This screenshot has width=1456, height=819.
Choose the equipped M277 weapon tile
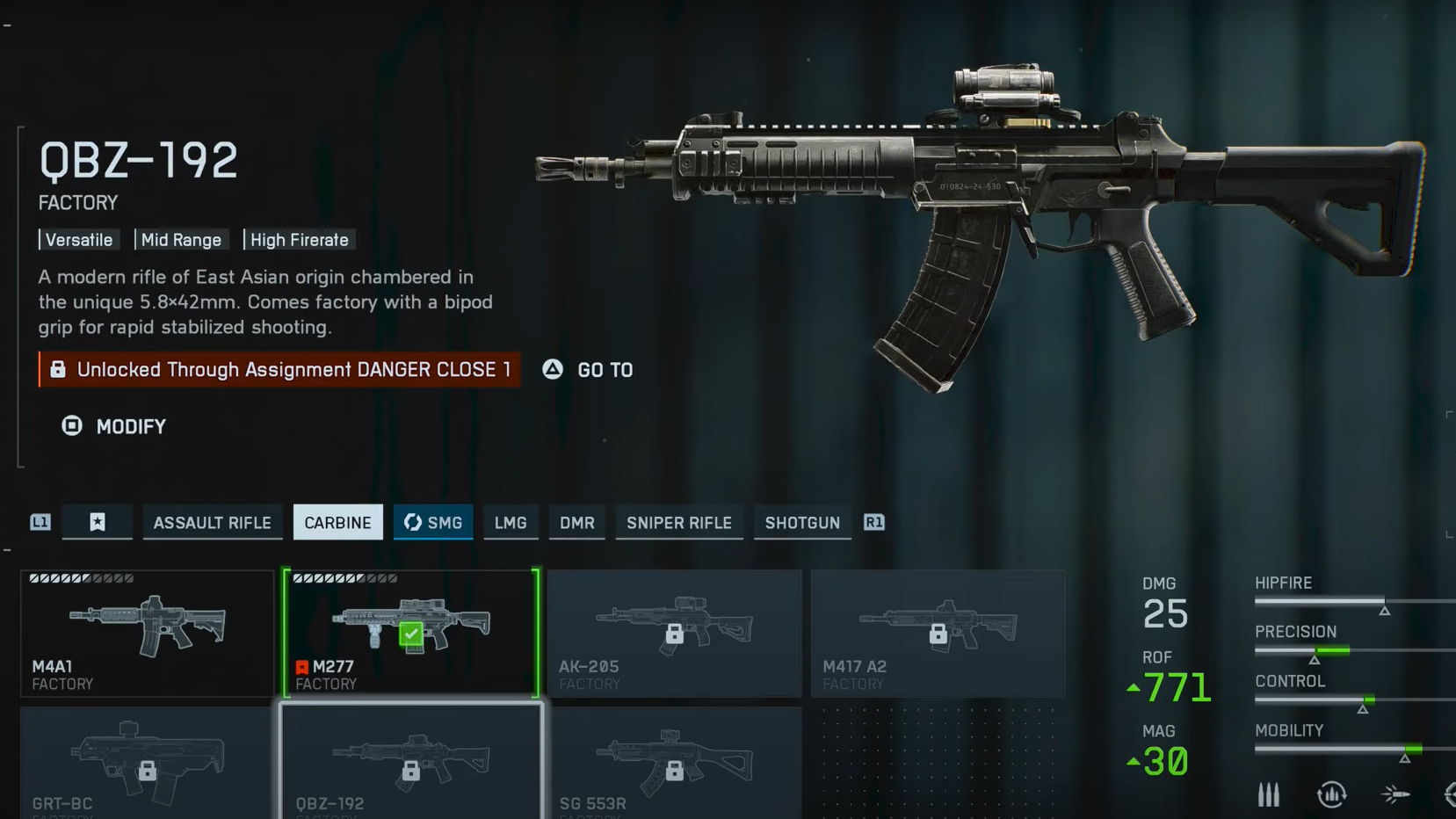411,634
